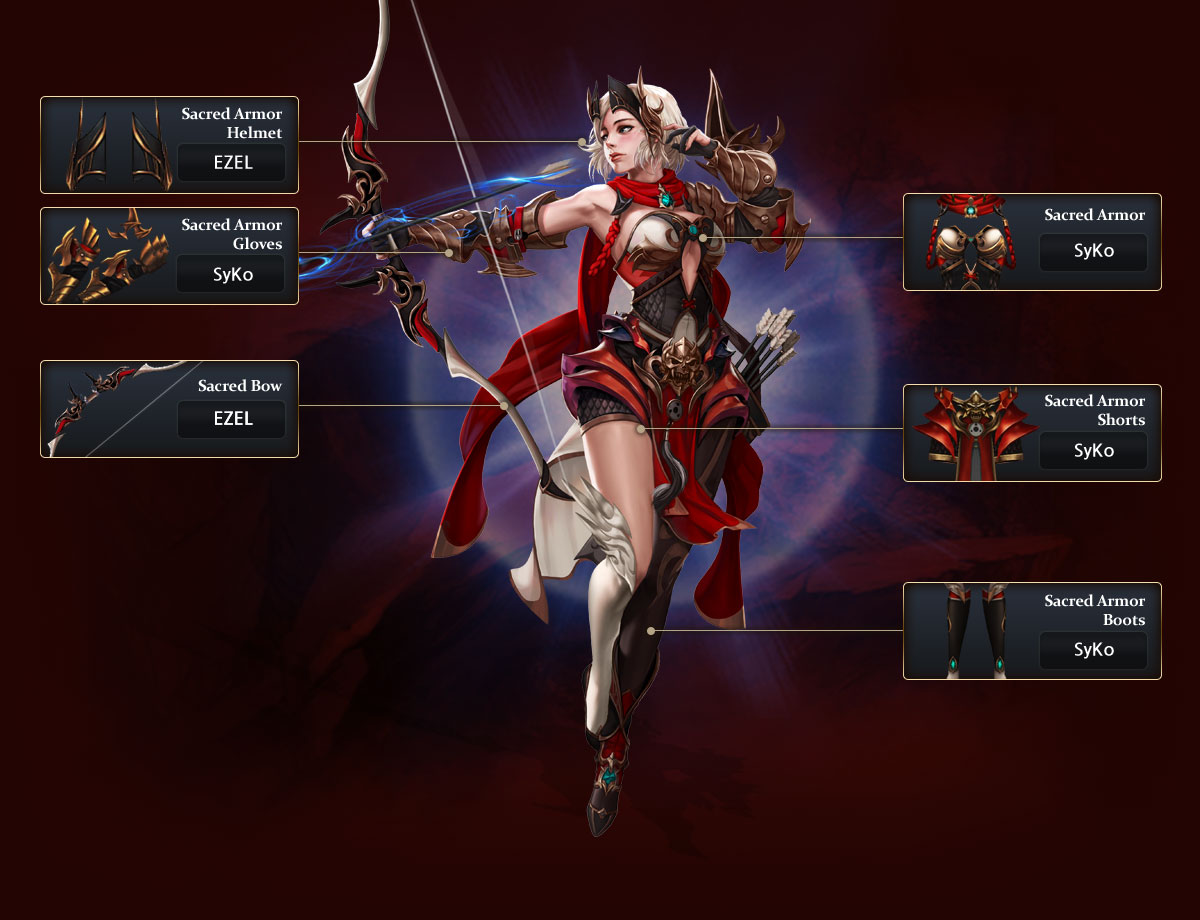Click the EZEL button under Sacred Armor Helmet
This screenshot has height=920, width=1200.
231,162
